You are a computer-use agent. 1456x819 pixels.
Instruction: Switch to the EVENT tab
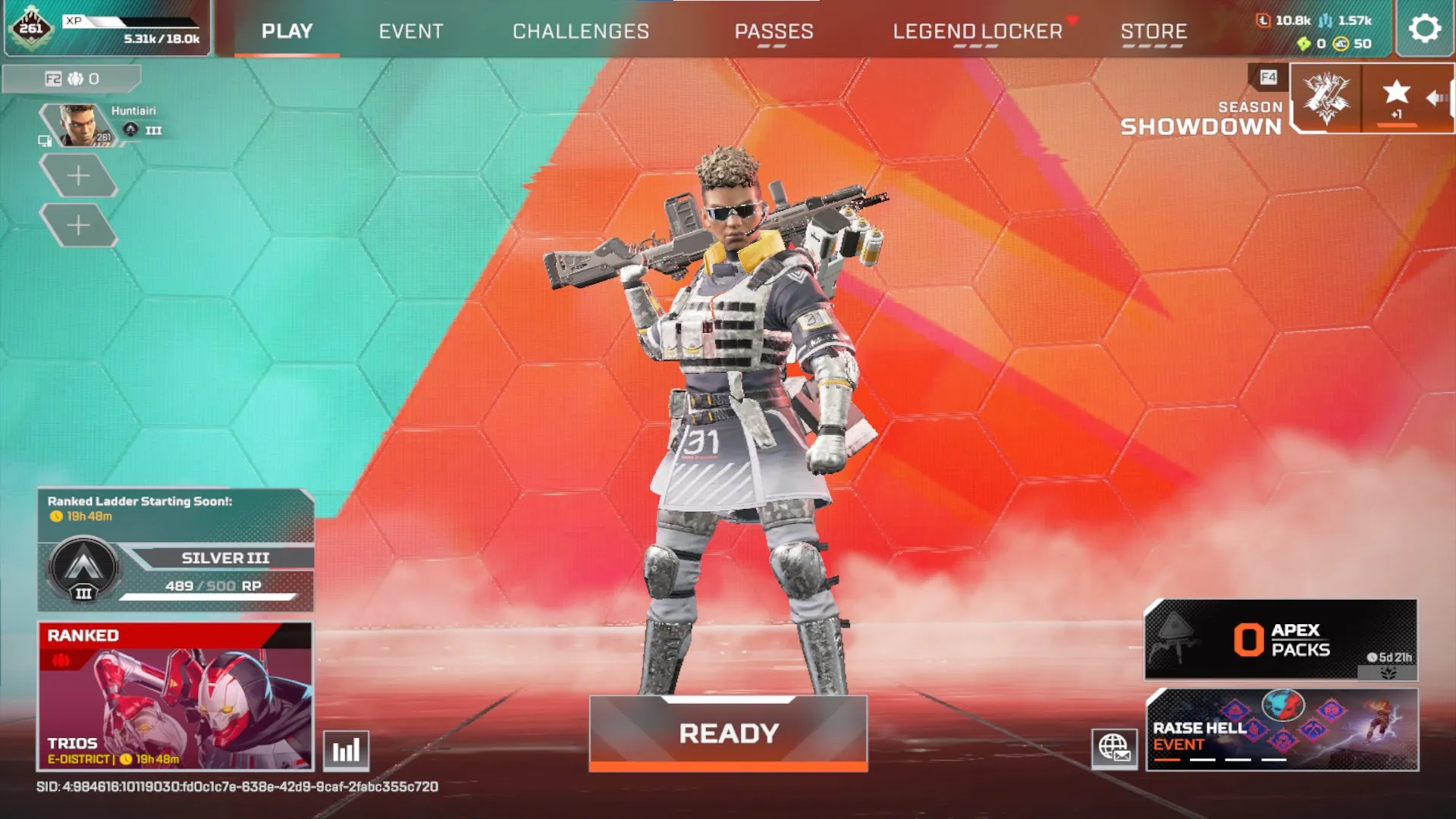[411, 31]
